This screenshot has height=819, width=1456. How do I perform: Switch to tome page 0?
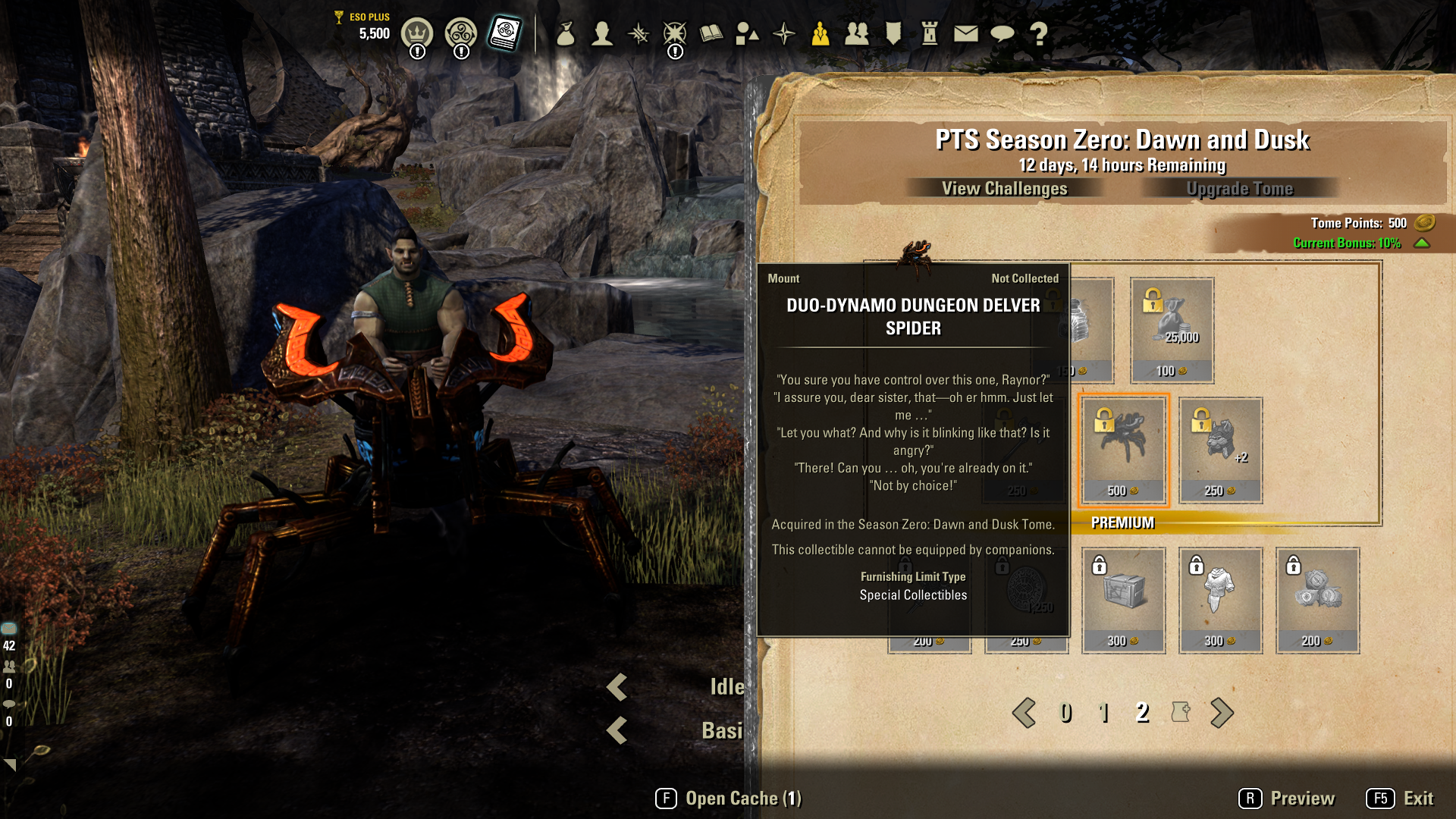(x=1065, y=713)
